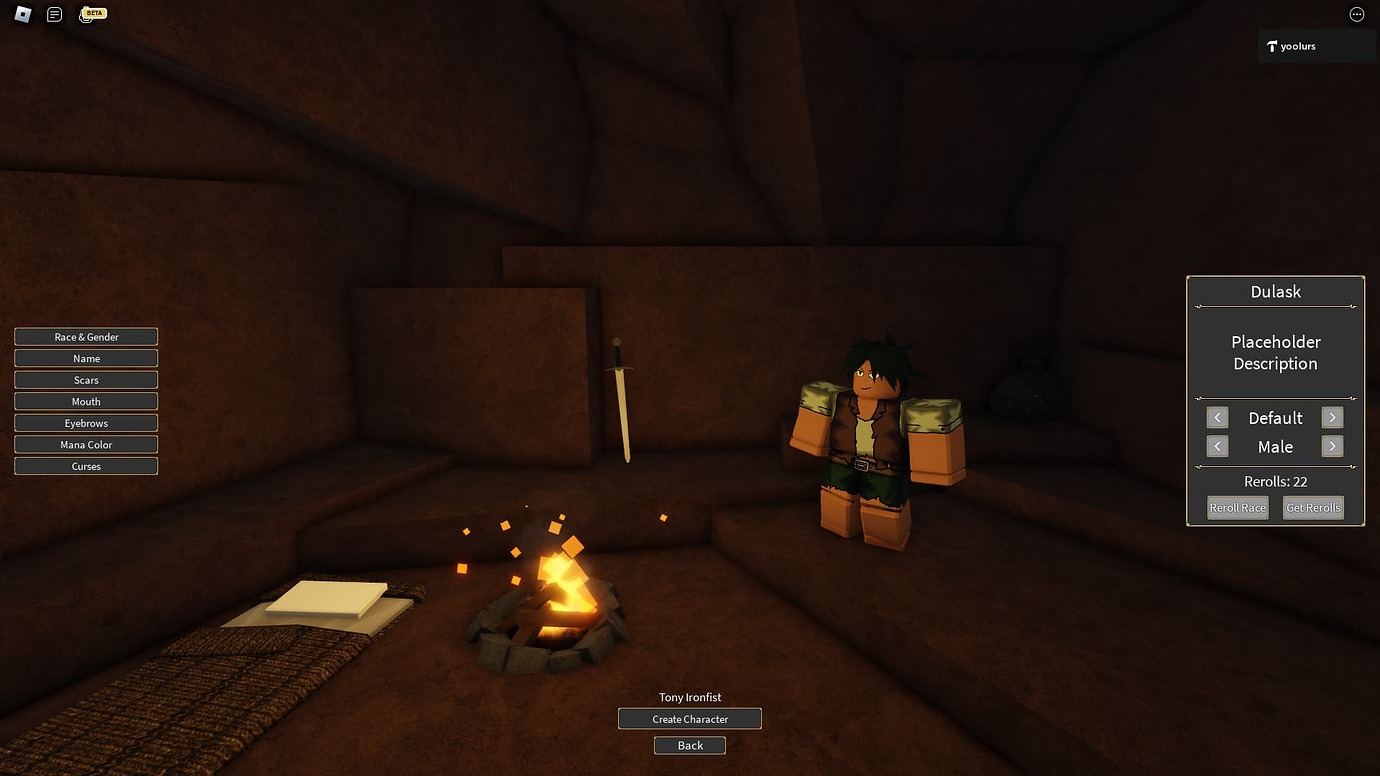This screenshot has height=776, width=1380.
Task: Open the Race & Gender menu
Action: coord(86,336)
